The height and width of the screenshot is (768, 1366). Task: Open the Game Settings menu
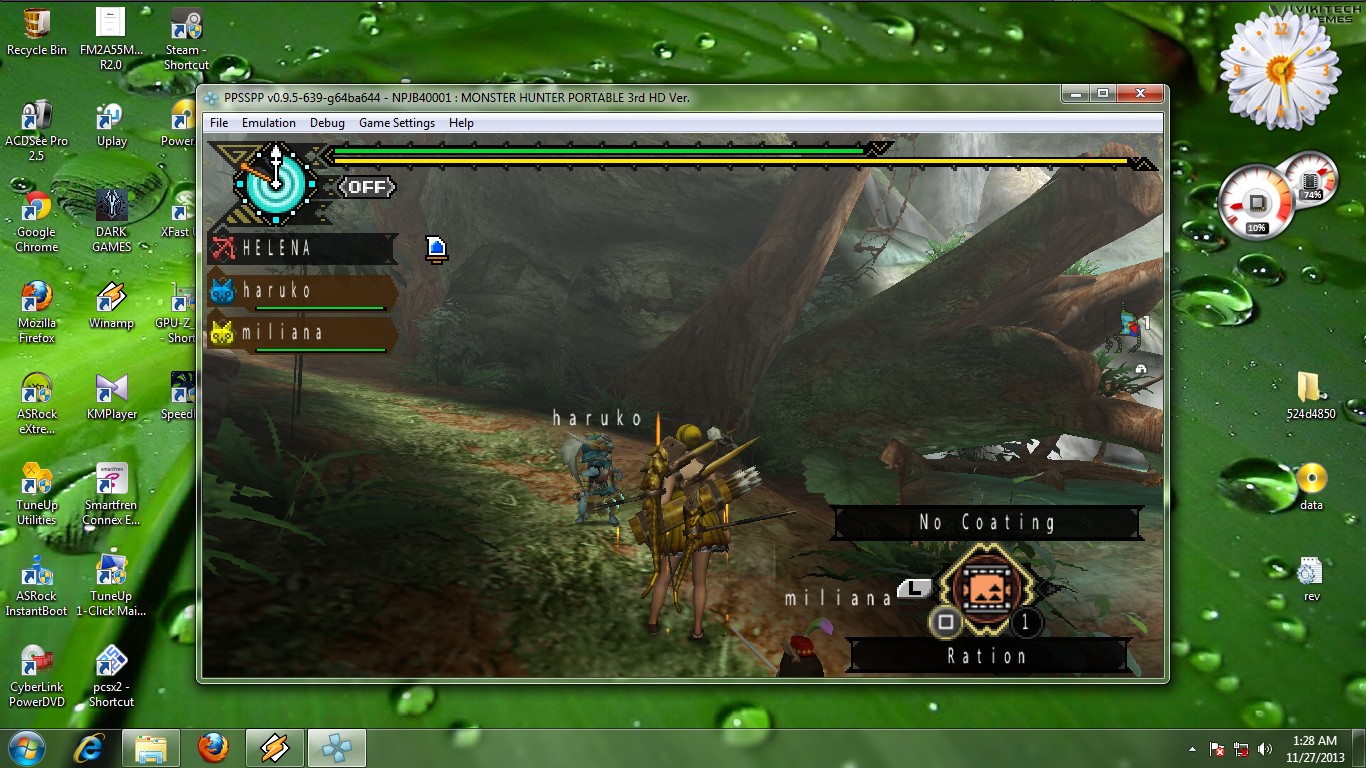[397, 123]
